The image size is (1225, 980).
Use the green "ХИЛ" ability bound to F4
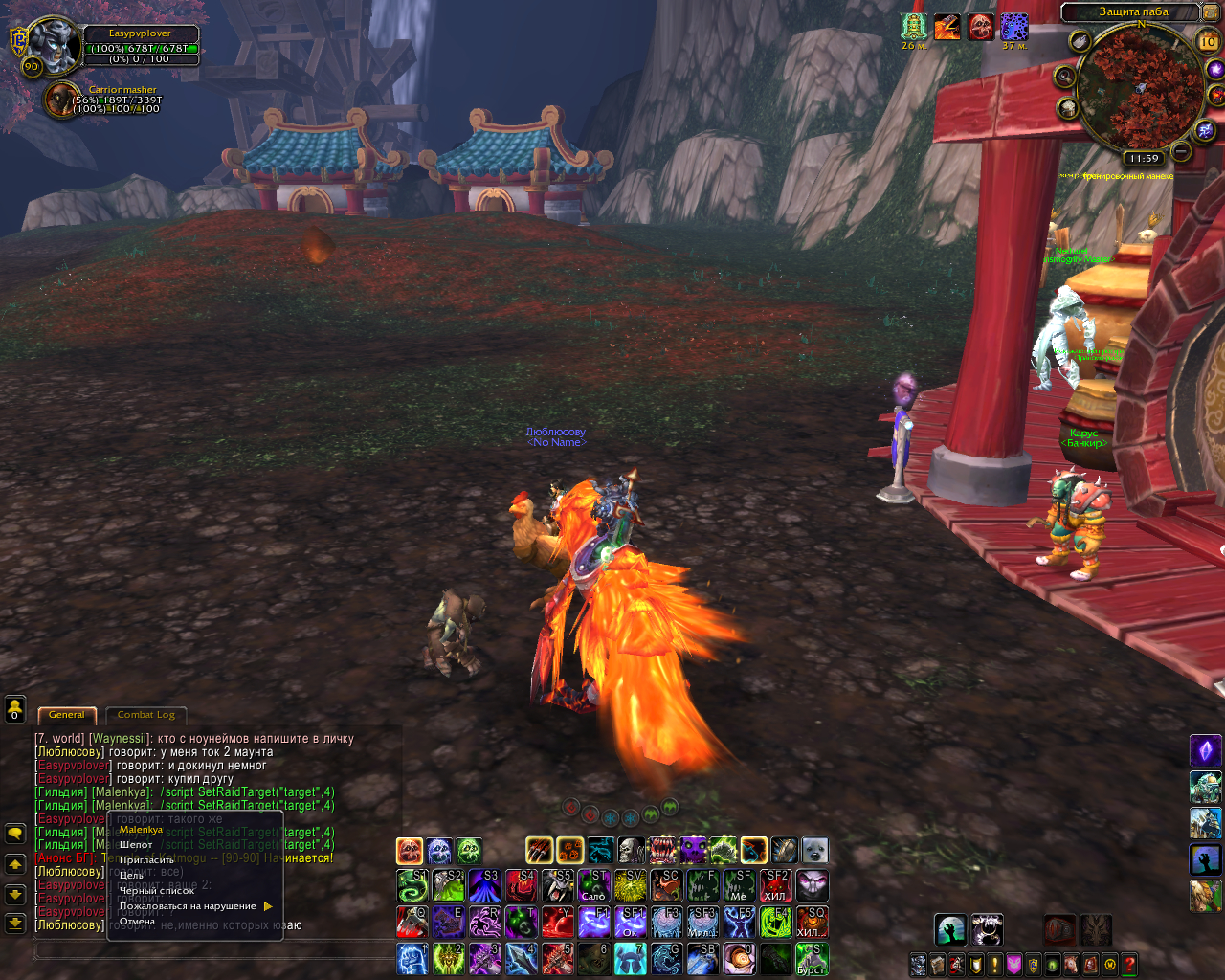(775, 922)
